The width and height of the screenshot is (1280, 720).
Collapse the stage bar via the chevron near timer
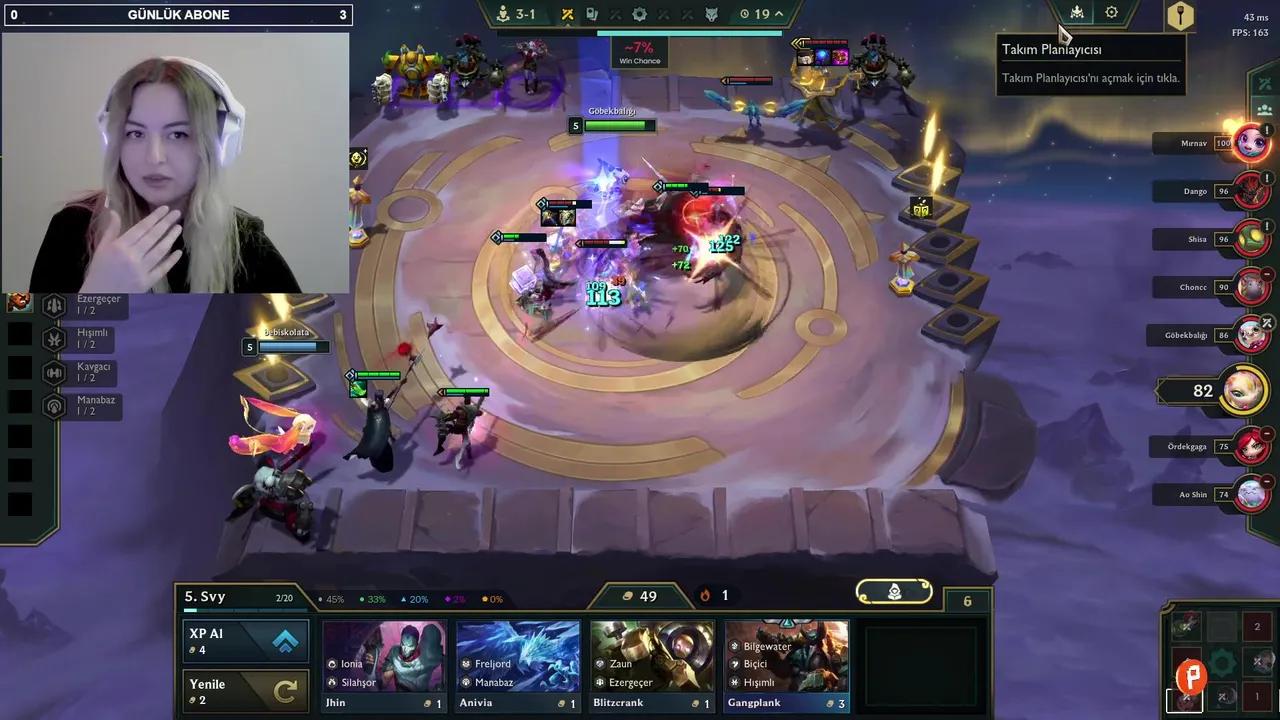pyautogui.click(x=778, y=14)
